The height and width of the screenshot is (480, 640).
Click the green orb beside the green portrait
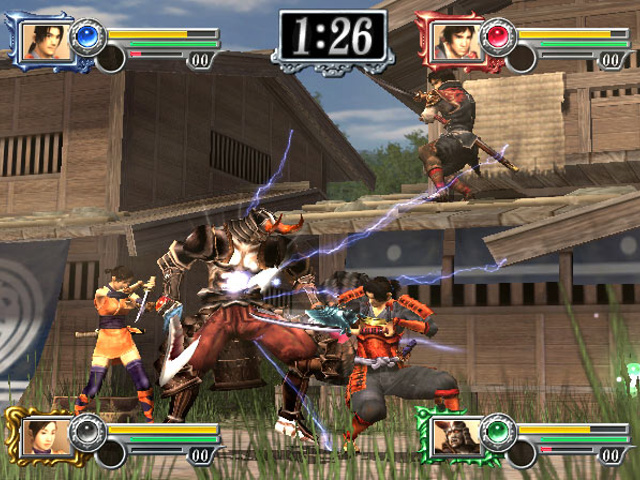497,432
